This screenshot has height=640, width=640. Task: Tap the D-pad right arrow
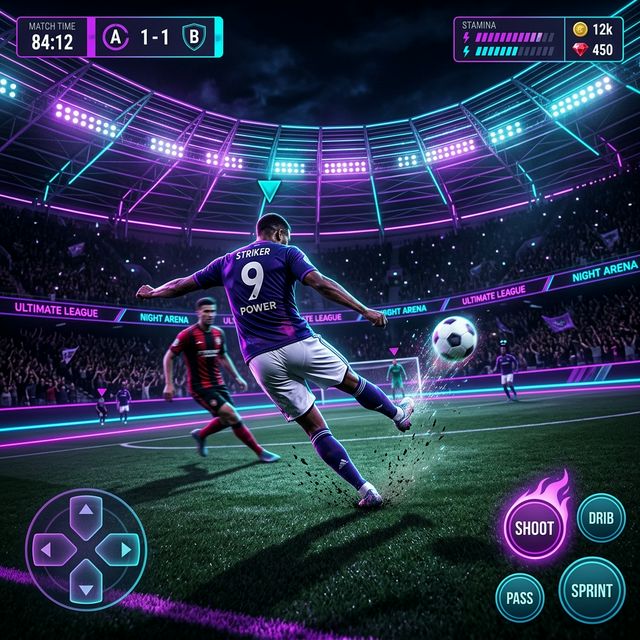point(122,548)
